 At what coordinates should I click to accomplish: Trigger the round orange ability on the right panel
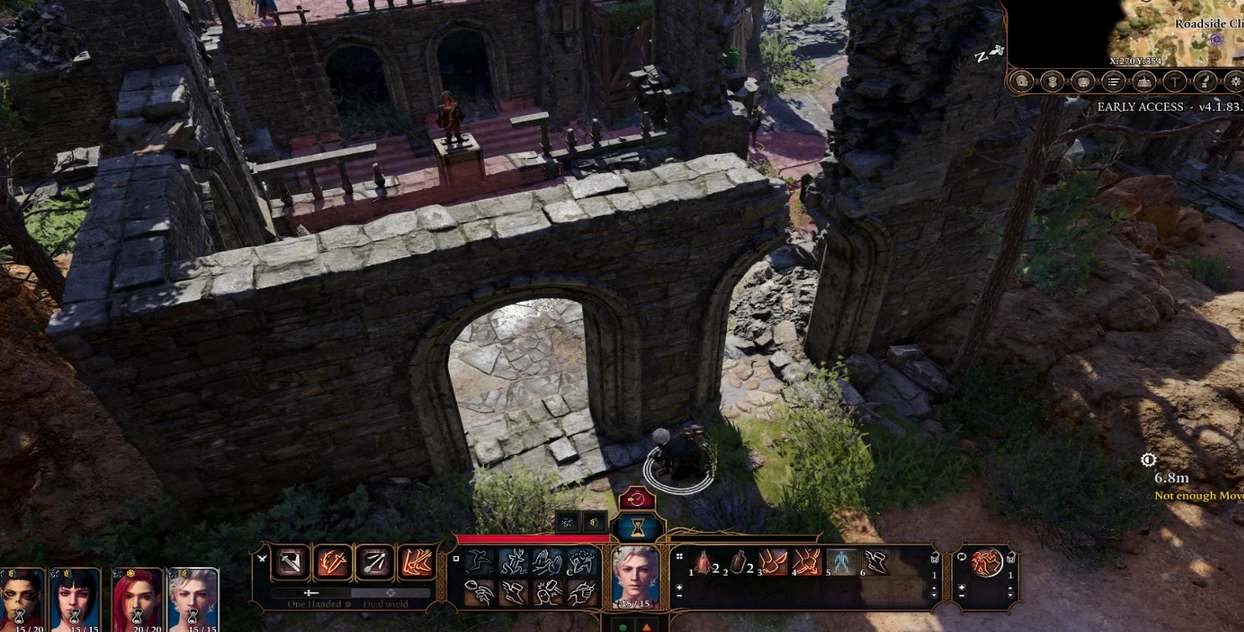tap(987, 562)
